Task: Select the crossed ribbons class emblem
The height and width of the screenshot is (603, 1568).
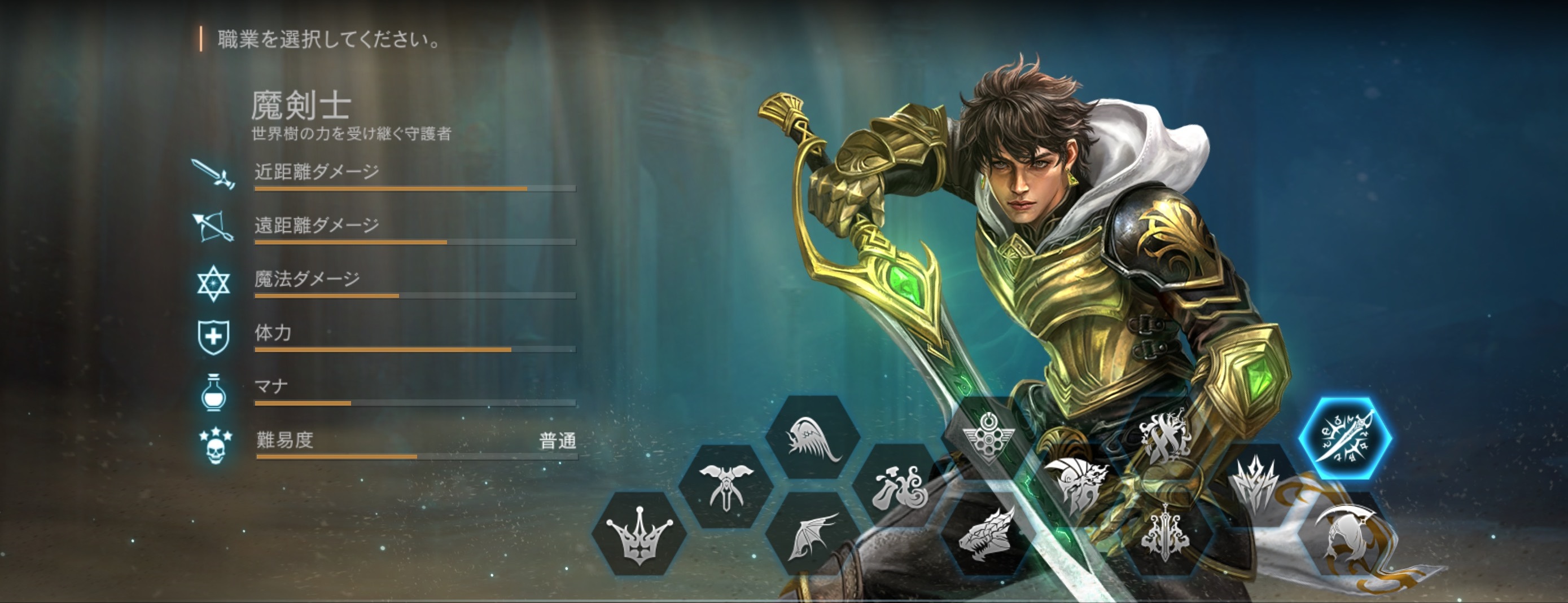Action: (x=1164, y=437)
